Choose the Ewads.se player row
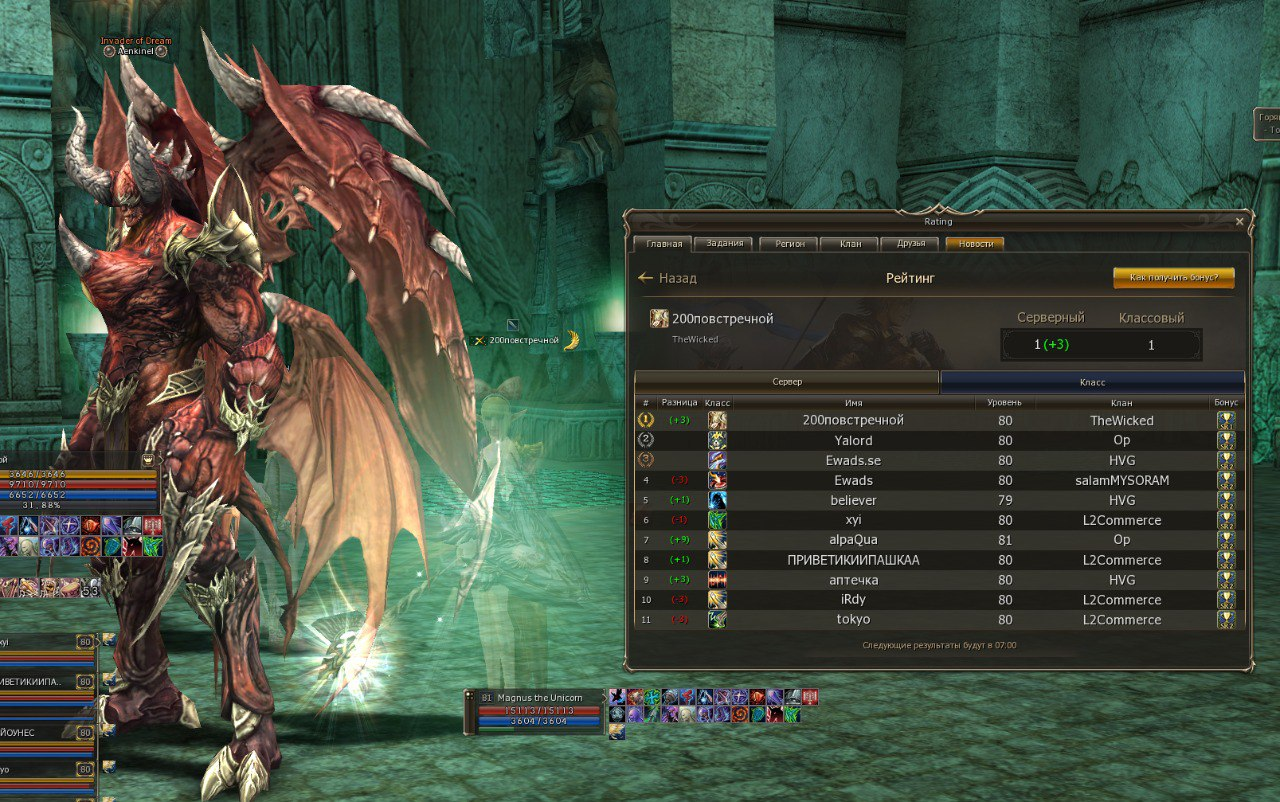The image size is (1280, 802). [853, 461]
